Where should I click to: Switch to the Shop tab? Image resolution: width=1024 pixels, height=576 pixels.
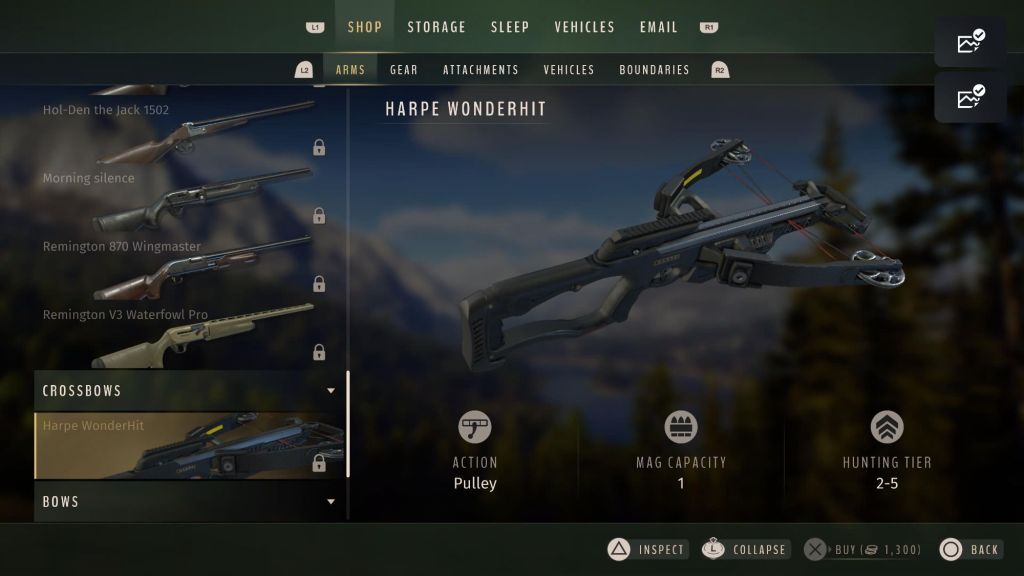(364, 27)
